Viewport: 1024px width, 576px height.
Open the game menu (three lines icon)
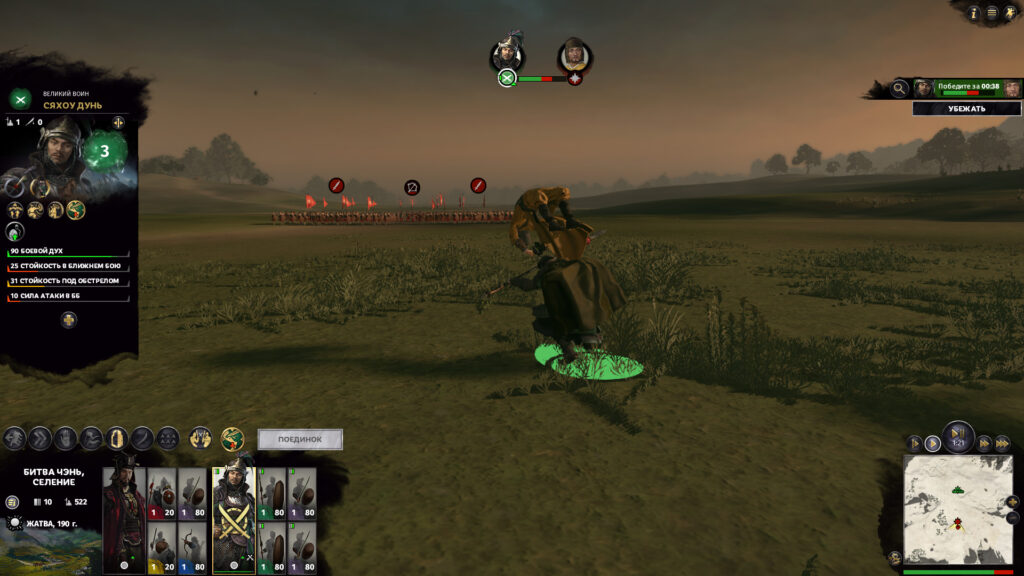tap(992, 13)
